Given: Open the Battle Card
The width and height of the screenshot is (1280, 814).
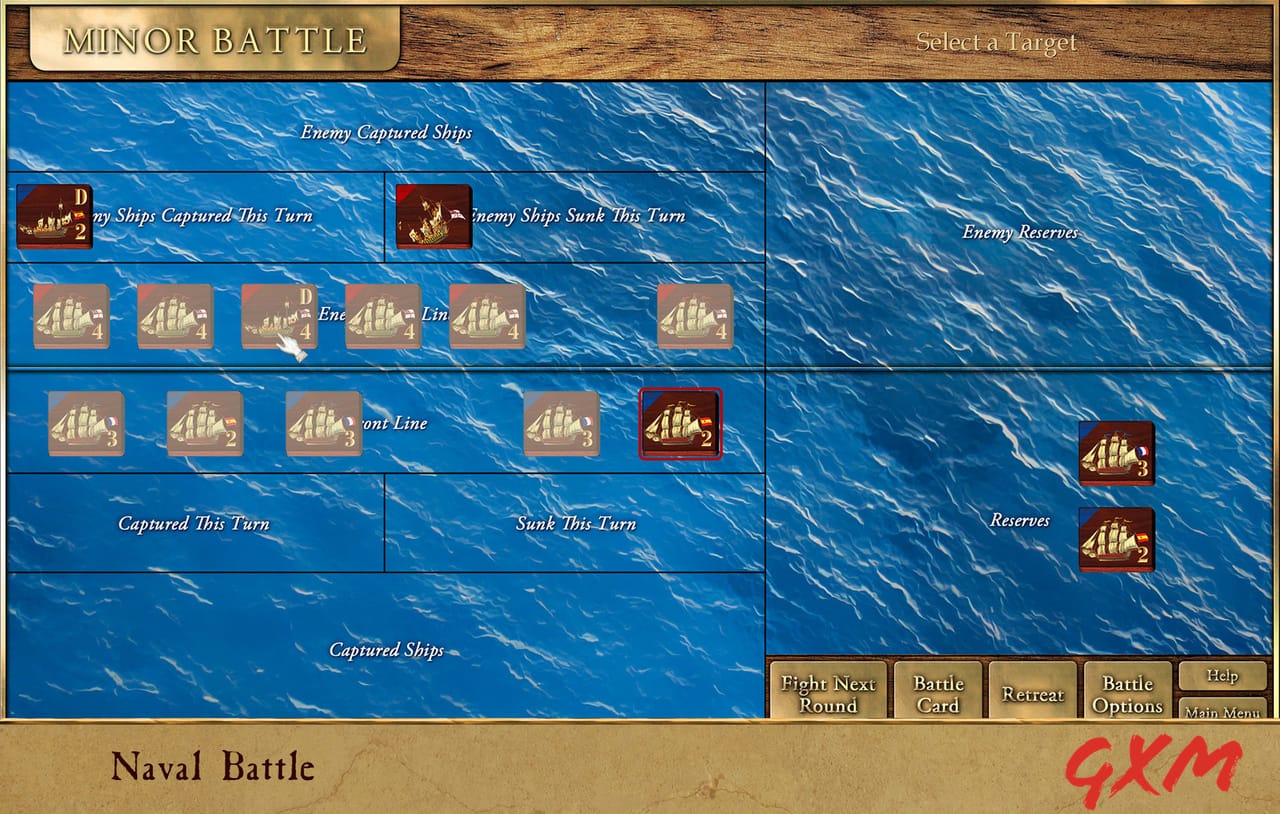Looking at the screenshot, I should point(937,691).
